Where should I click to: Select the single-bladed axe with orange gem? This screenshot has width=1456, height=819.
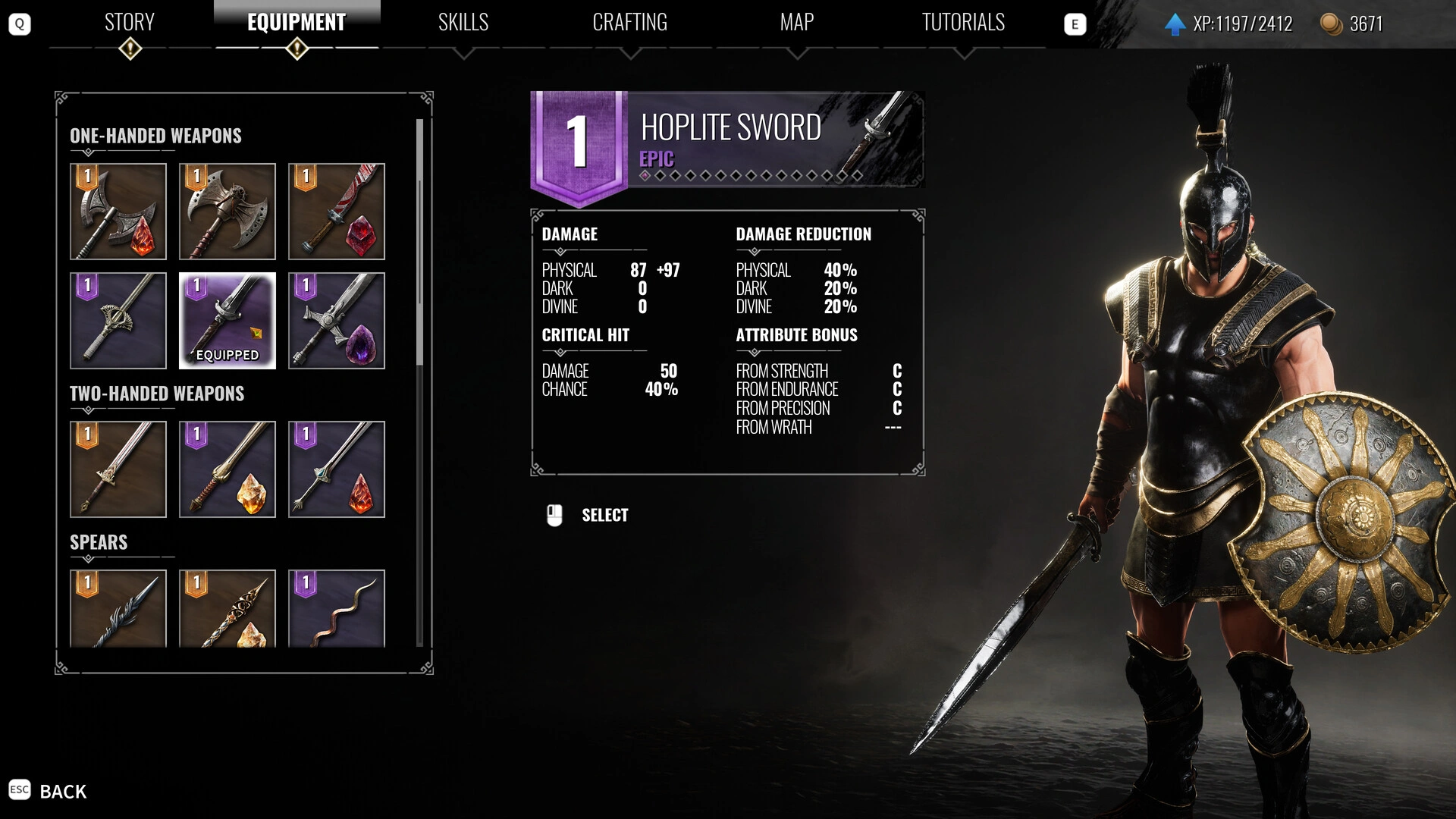(x=118, y=212)
